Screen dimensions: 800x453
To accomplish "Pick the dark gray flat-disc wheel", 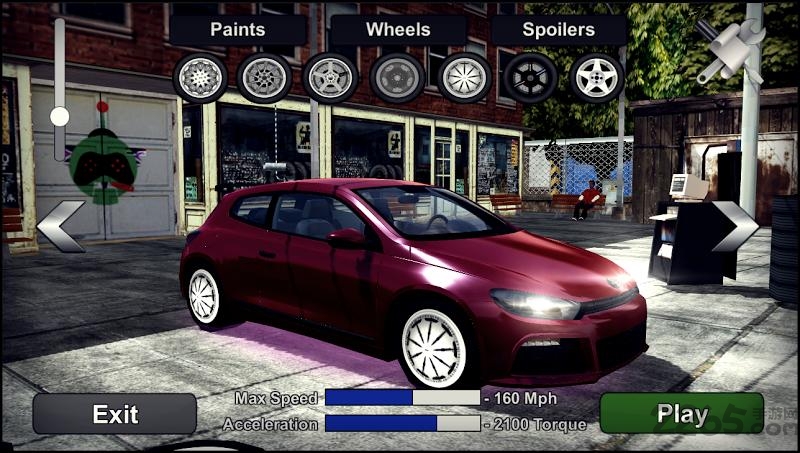I will (x=397, y=77).
